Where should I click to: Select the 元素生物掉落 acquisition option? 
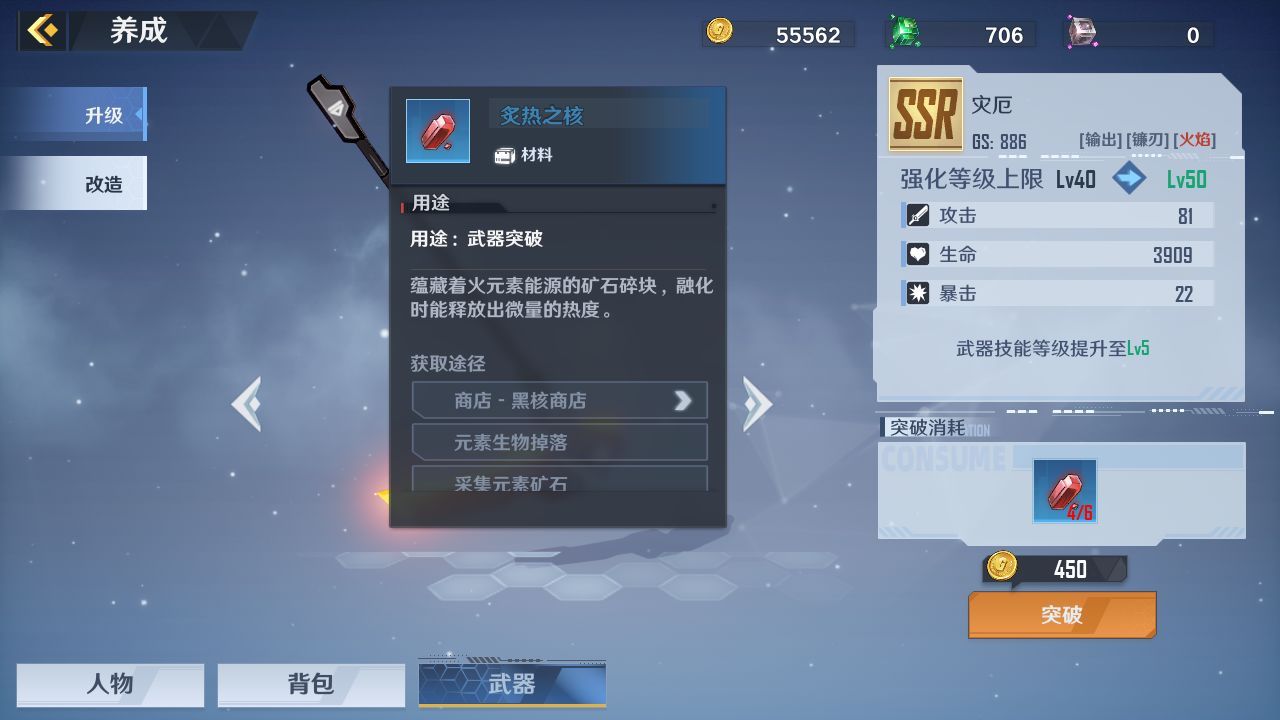(559, 441)
